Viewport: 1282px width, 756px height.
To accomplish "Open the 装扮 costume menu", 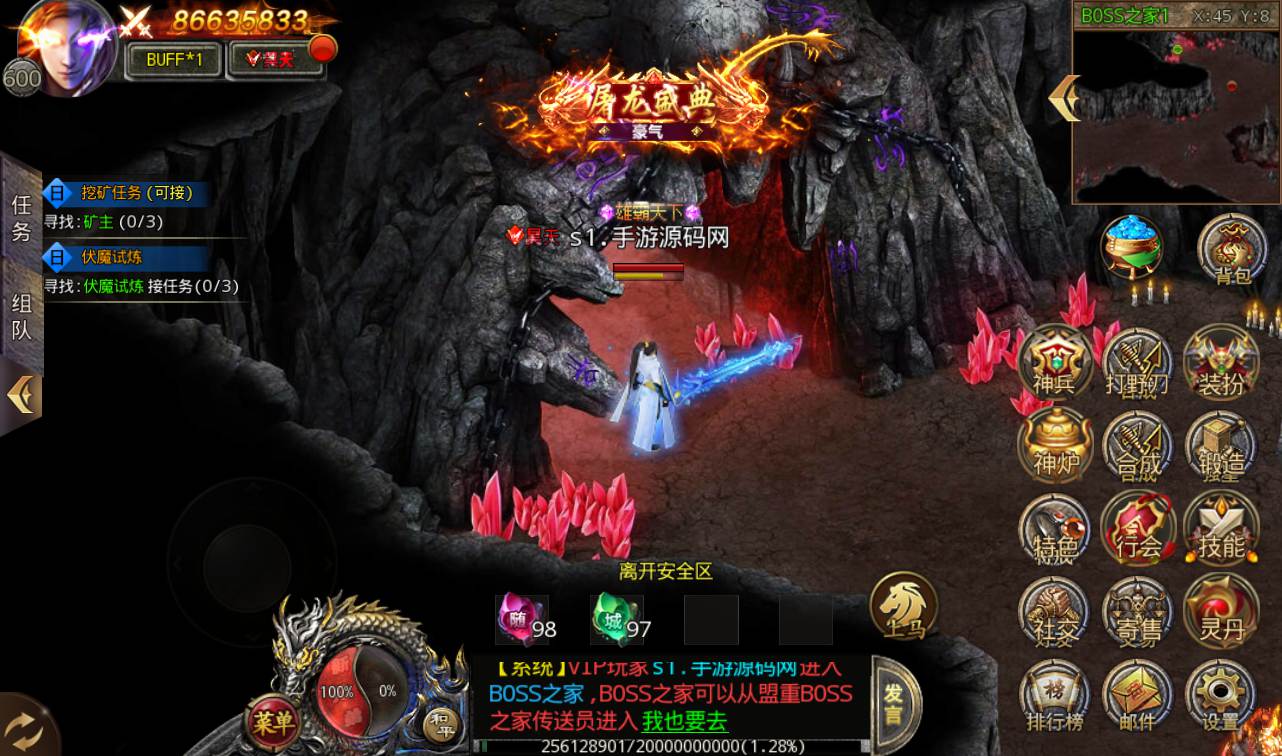I will click(x=1220, y=363).
